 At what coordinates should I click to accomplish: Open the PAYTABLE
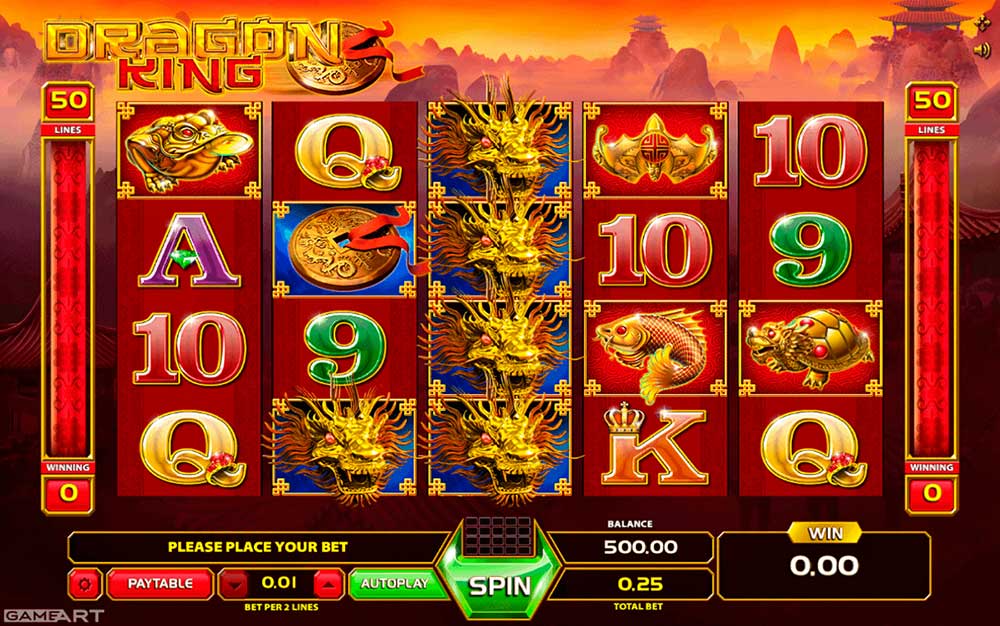pyautogui.click(x=159, y=583)
